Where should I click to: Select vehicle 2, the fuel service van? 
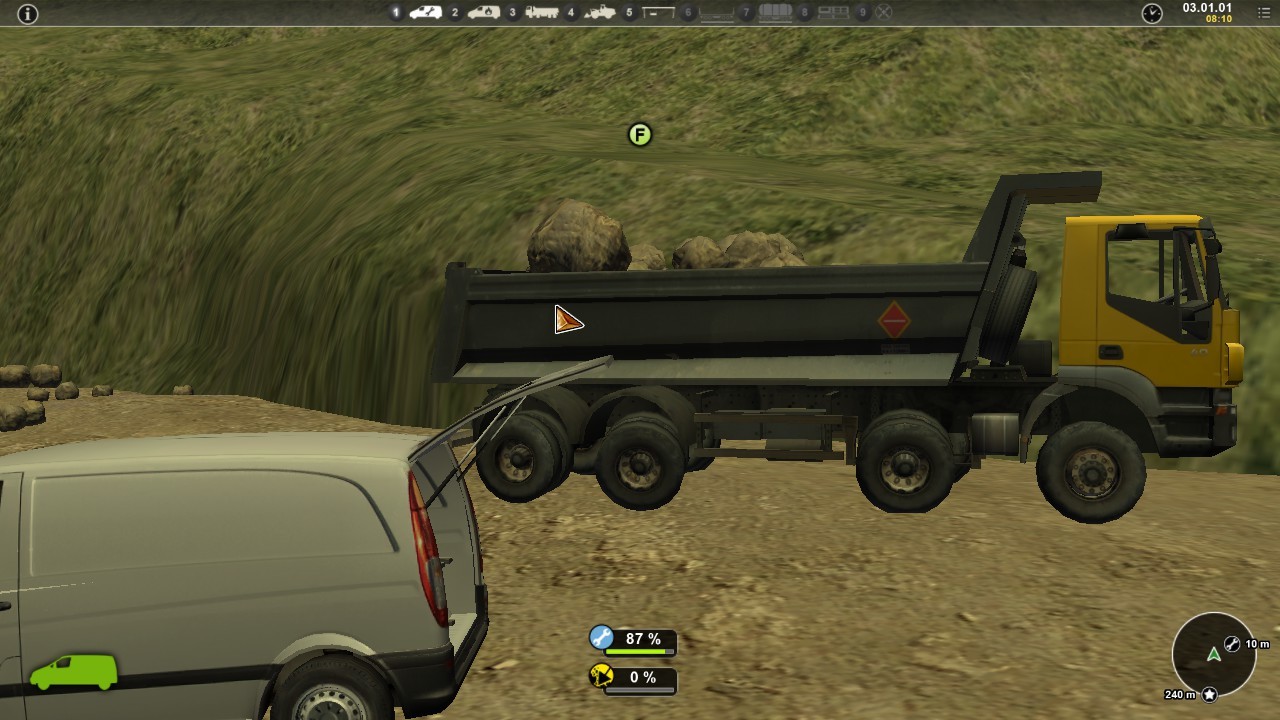(x=484, y=13)
